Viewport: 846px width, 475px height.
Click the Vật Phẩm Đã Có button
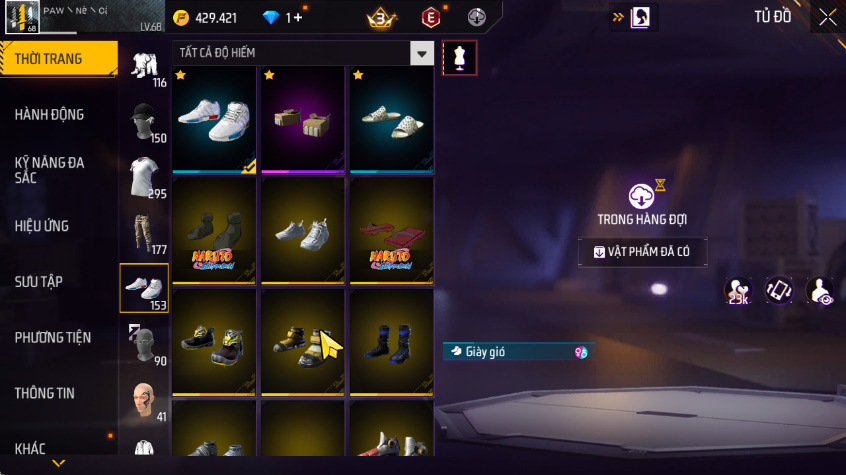pos(642,252)
